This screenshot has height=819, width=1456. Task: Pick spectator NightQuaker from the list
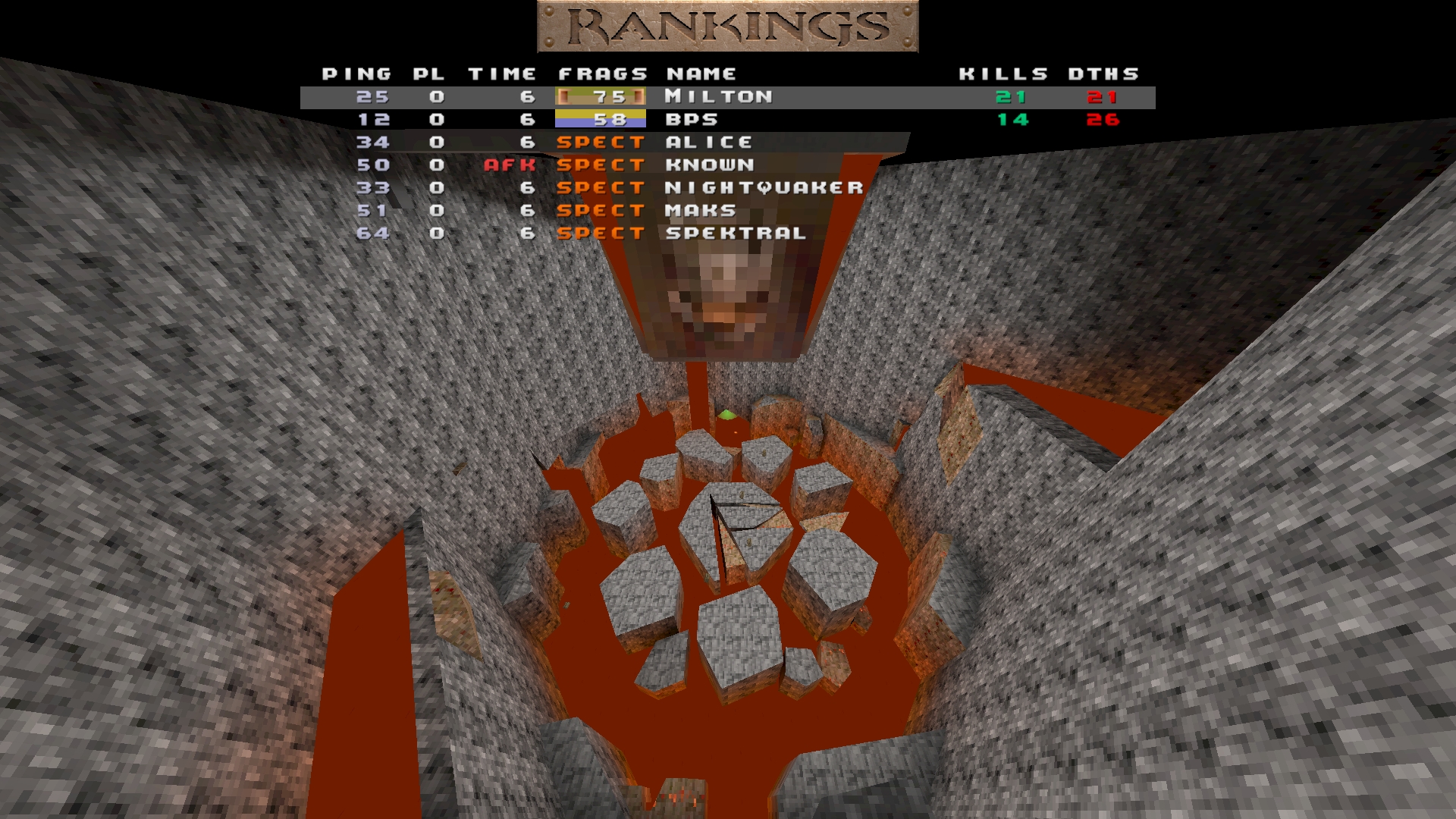point(764,188)
